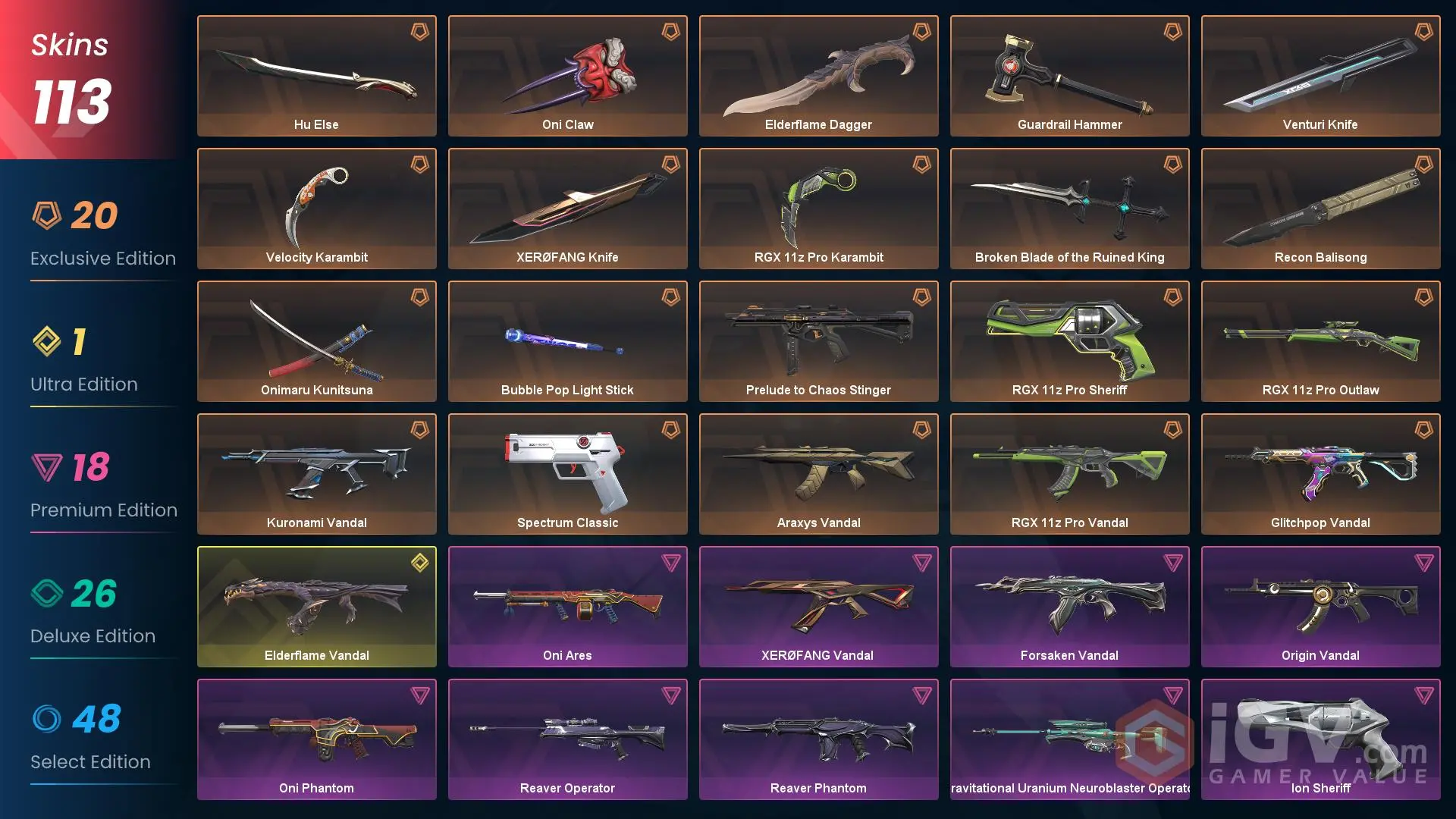Open the Oni Claw skin thumbnail
The width and height of the screenshot is (1456, 819).
coord(567,75)
